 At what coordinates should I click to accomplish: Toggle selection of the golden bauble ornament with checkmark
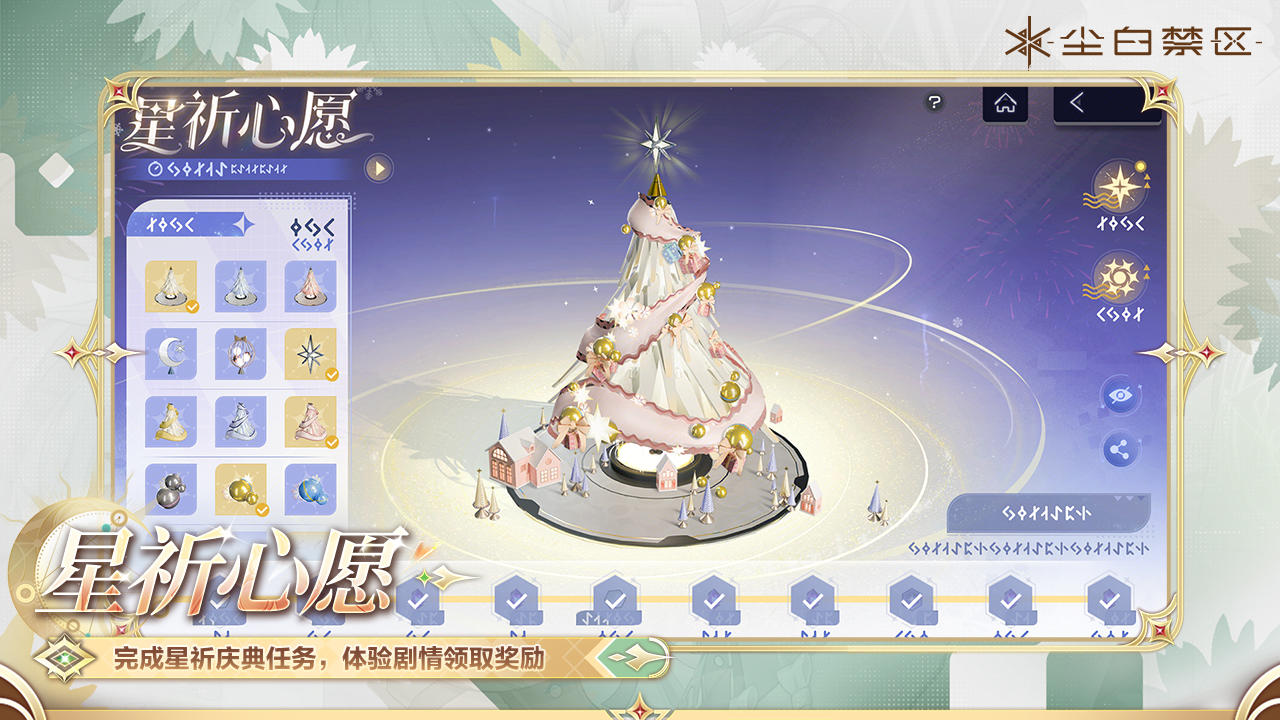click(240, 490)
